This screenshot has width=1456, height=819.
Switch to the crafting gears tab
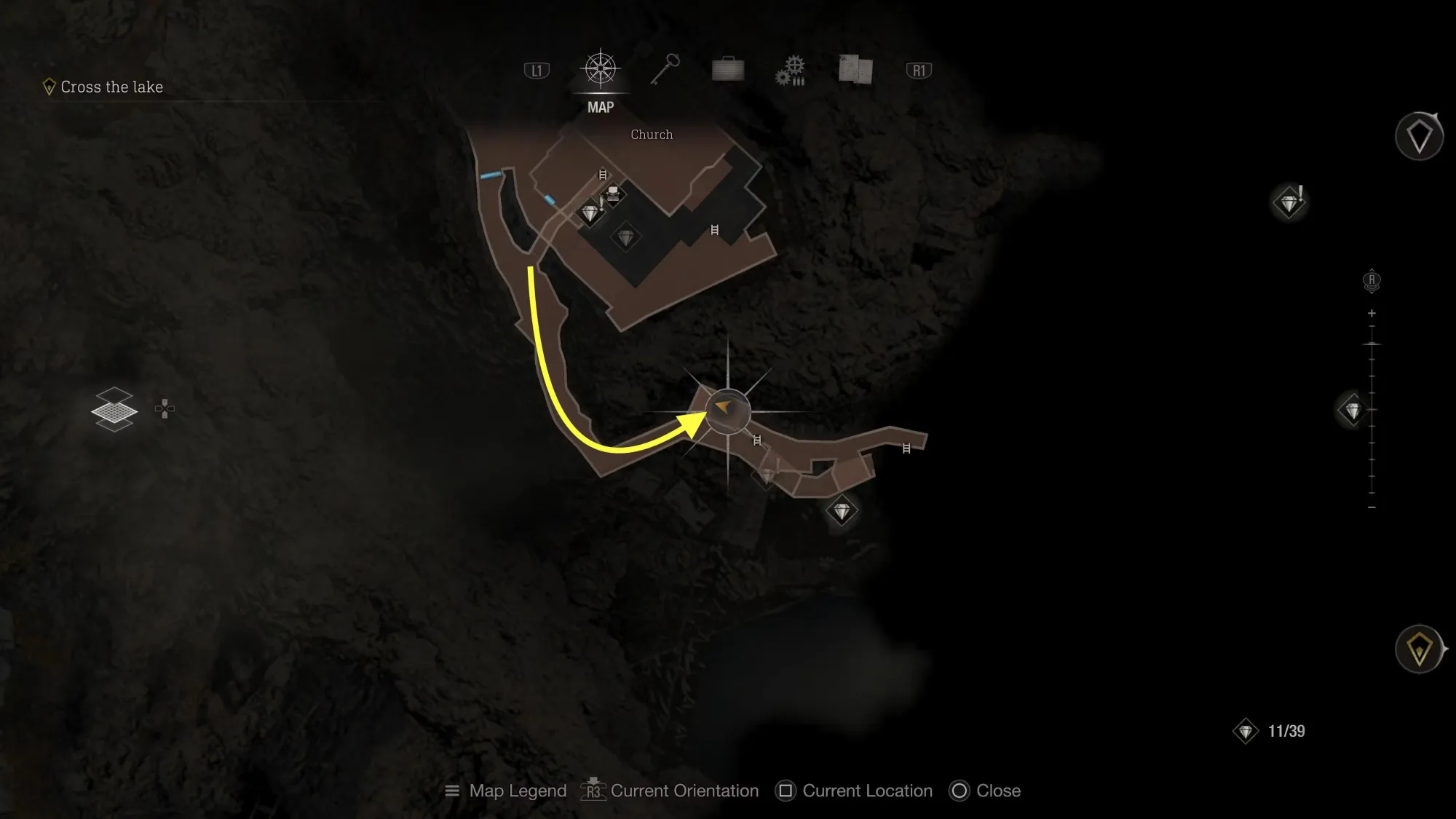791,71
